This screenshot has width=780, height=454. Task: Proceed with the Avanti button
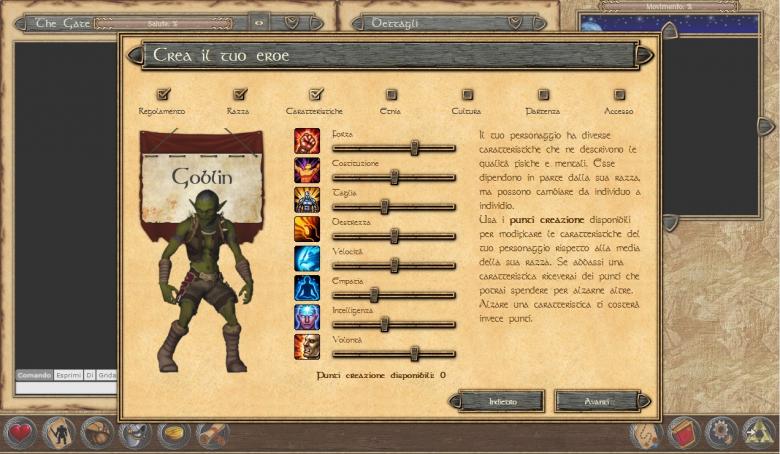coord(597,401)
